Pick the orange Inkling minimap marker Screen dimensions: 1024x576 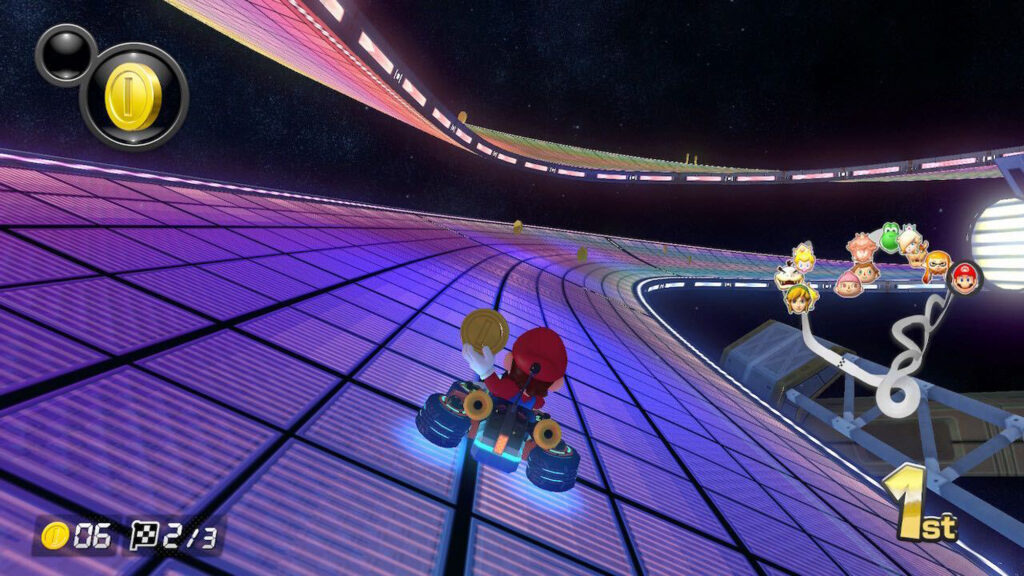[x=937, y=265]
